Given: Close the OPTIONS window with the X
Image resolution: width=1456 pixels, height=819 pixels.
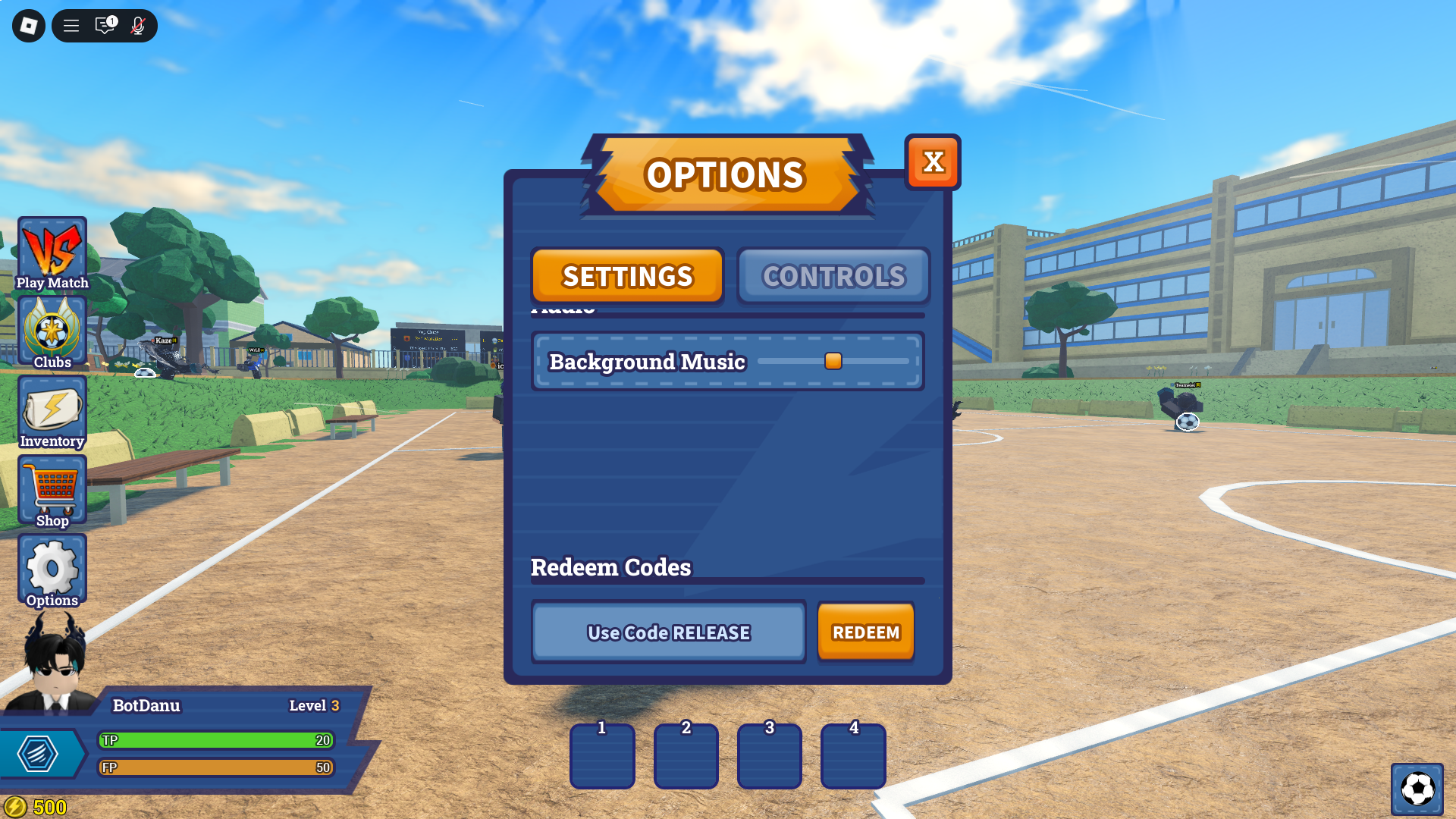Looking at the screenshot, I should tap(934, 162).
